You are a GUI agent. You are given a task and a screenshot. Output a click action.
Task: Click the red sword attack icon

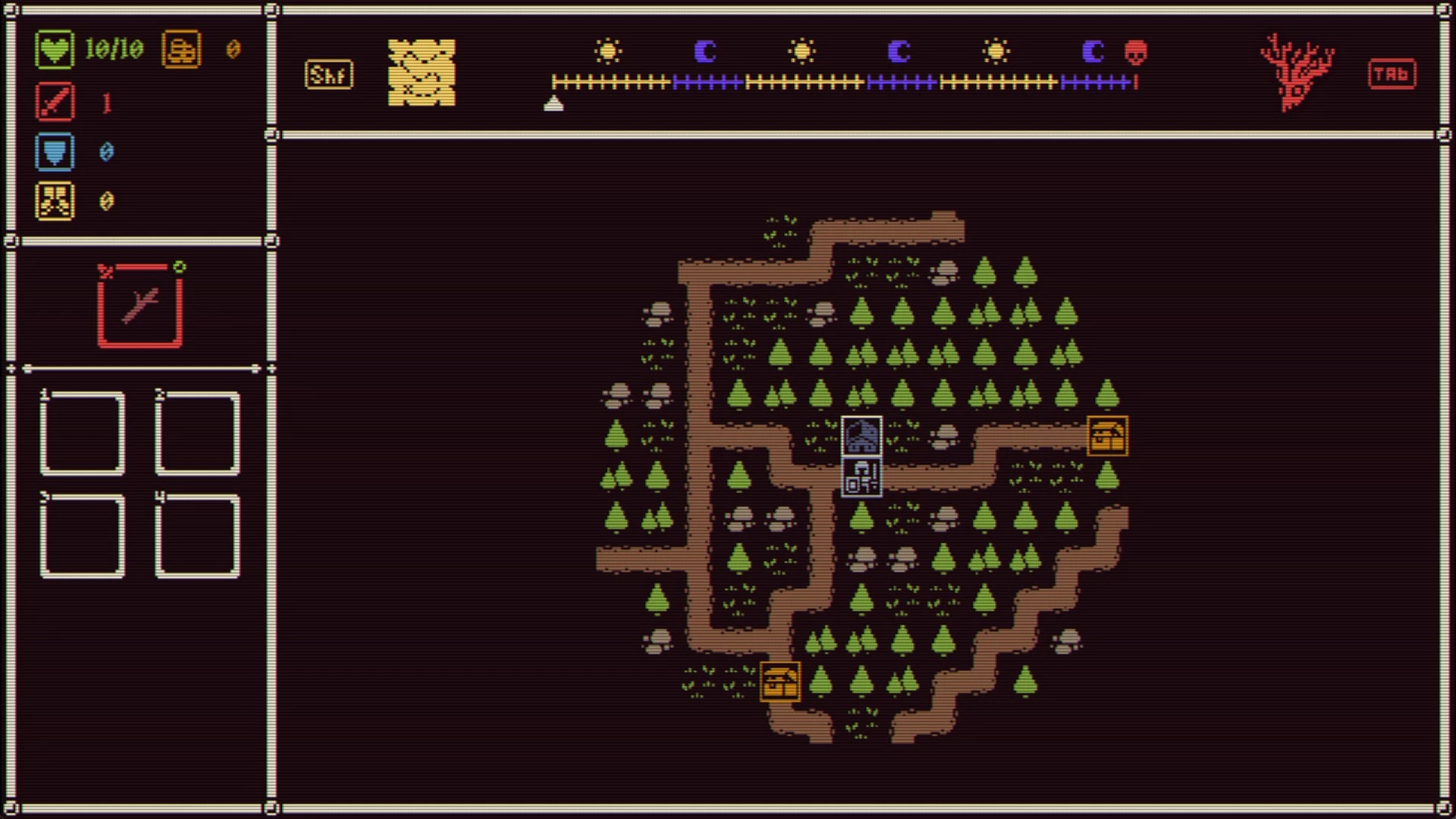55,102
